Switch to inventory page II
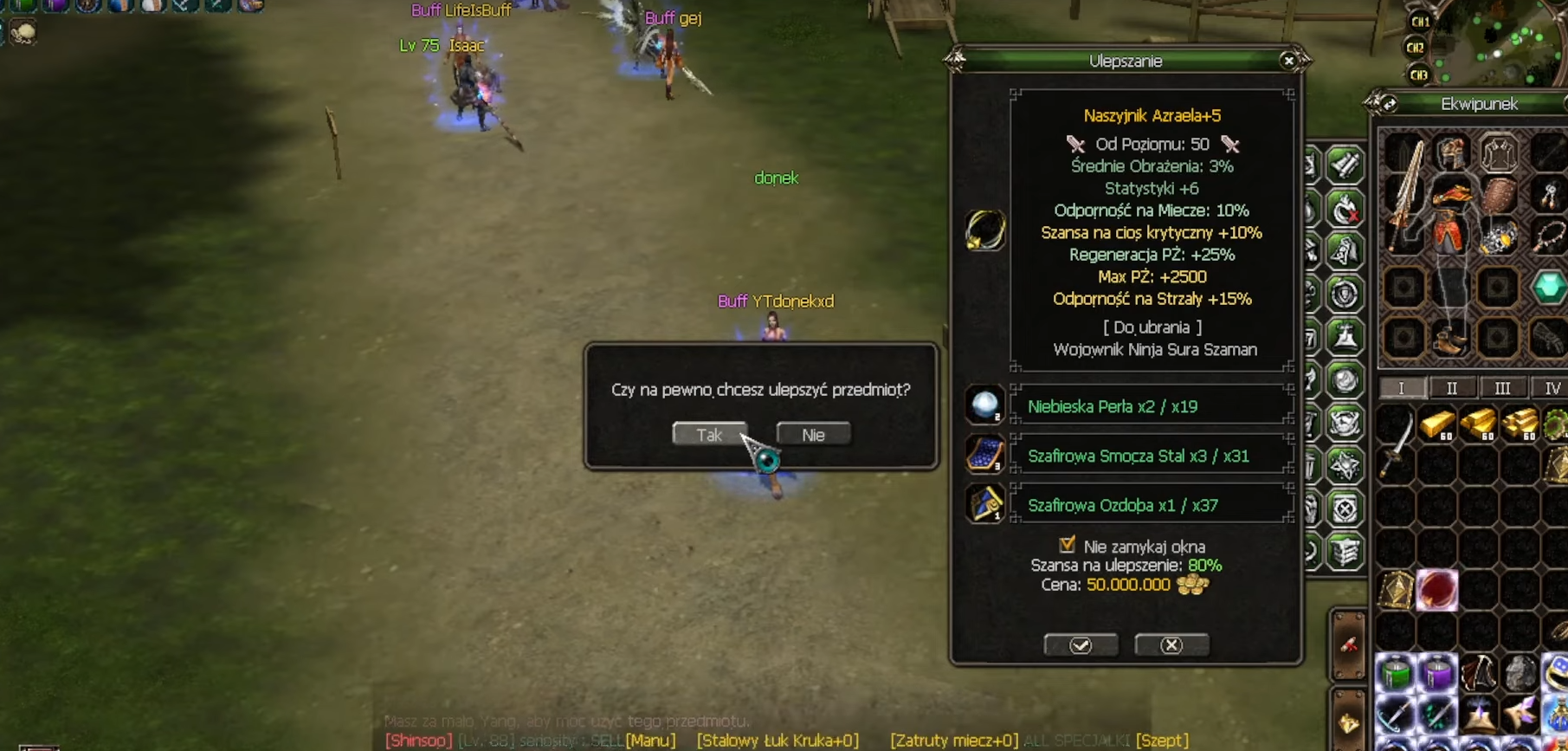 (x=1452, y=388)
